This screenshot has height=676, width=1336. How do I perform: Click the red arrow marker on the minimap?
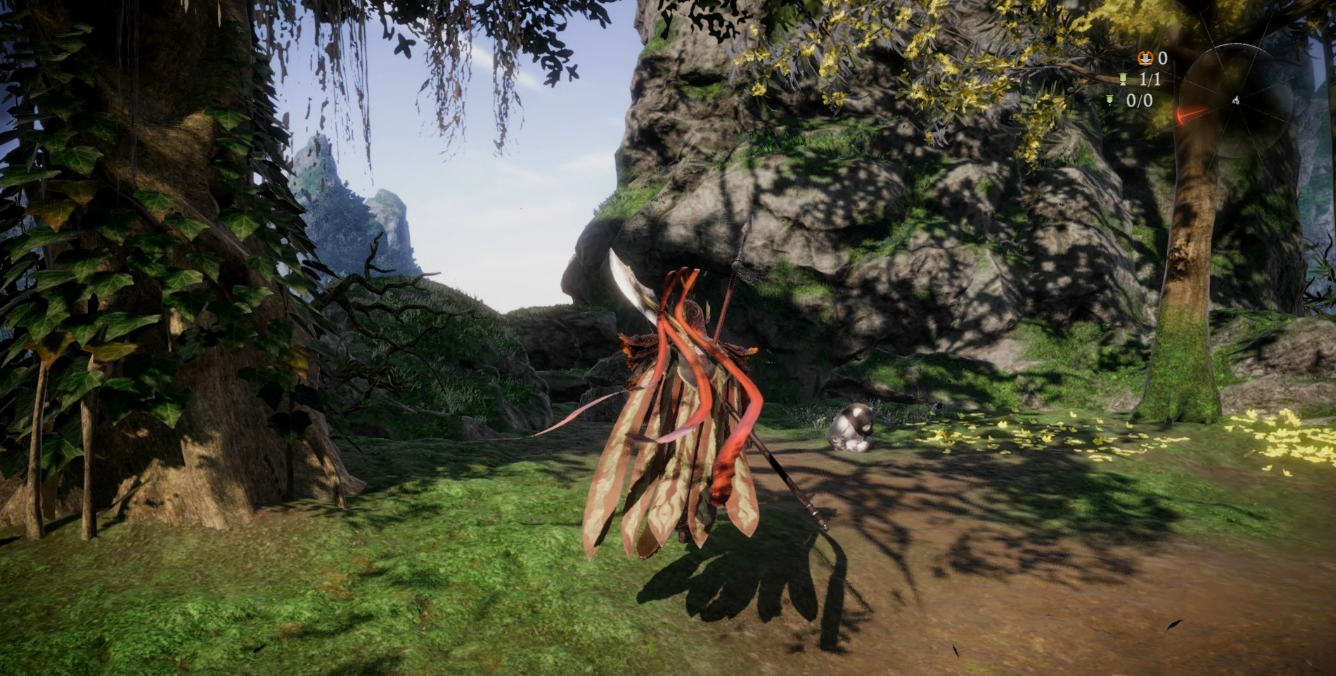[x=1191, y=115]
